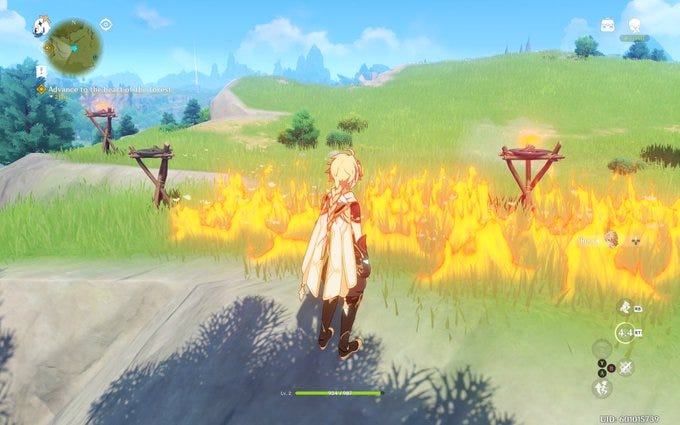The width and height of the screenshot is (680, 425).
Task: Trigger the sprint dash icon
Action: (624, 307)
